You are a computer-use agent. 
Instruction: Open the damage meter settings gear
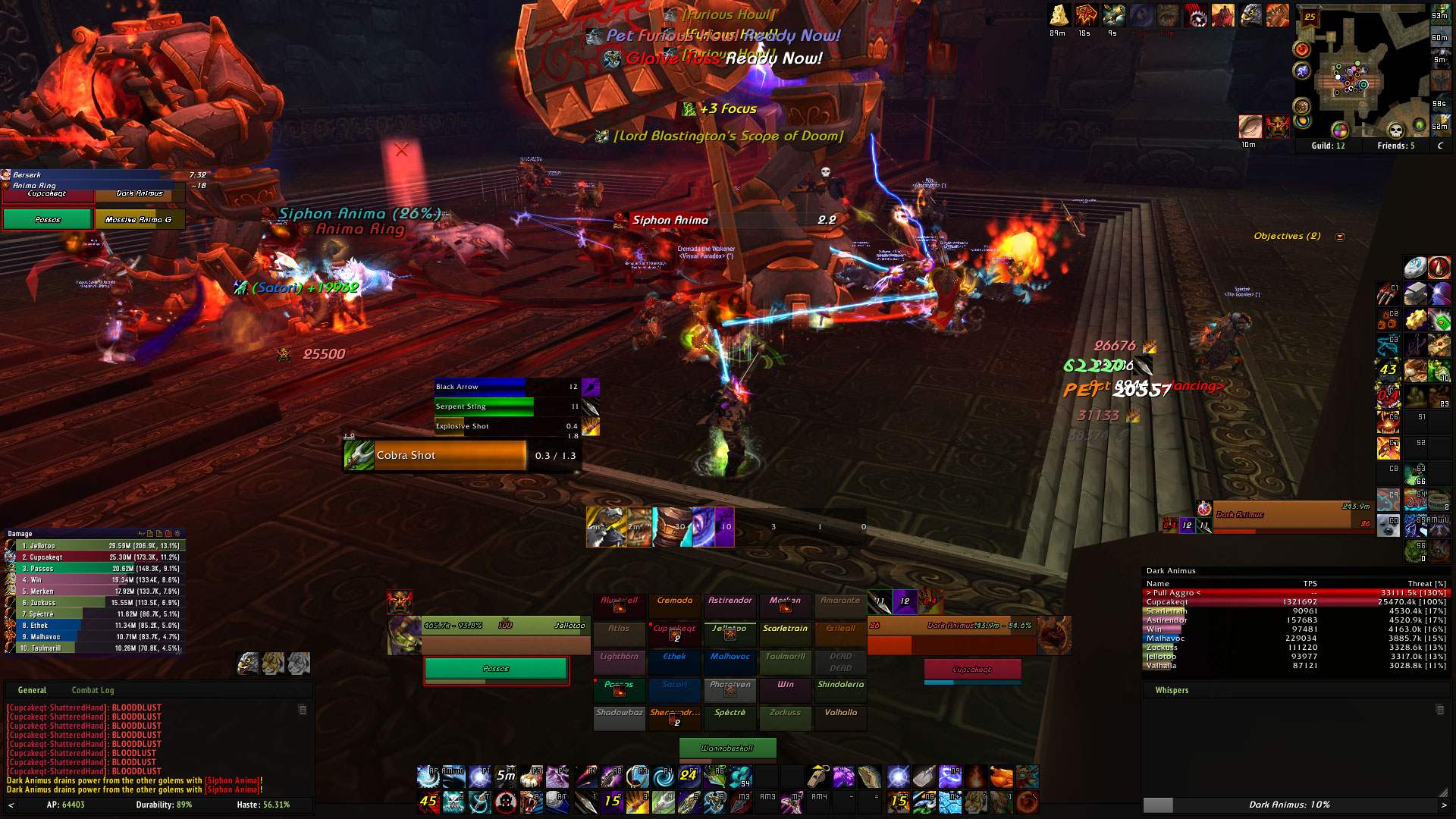177,534
